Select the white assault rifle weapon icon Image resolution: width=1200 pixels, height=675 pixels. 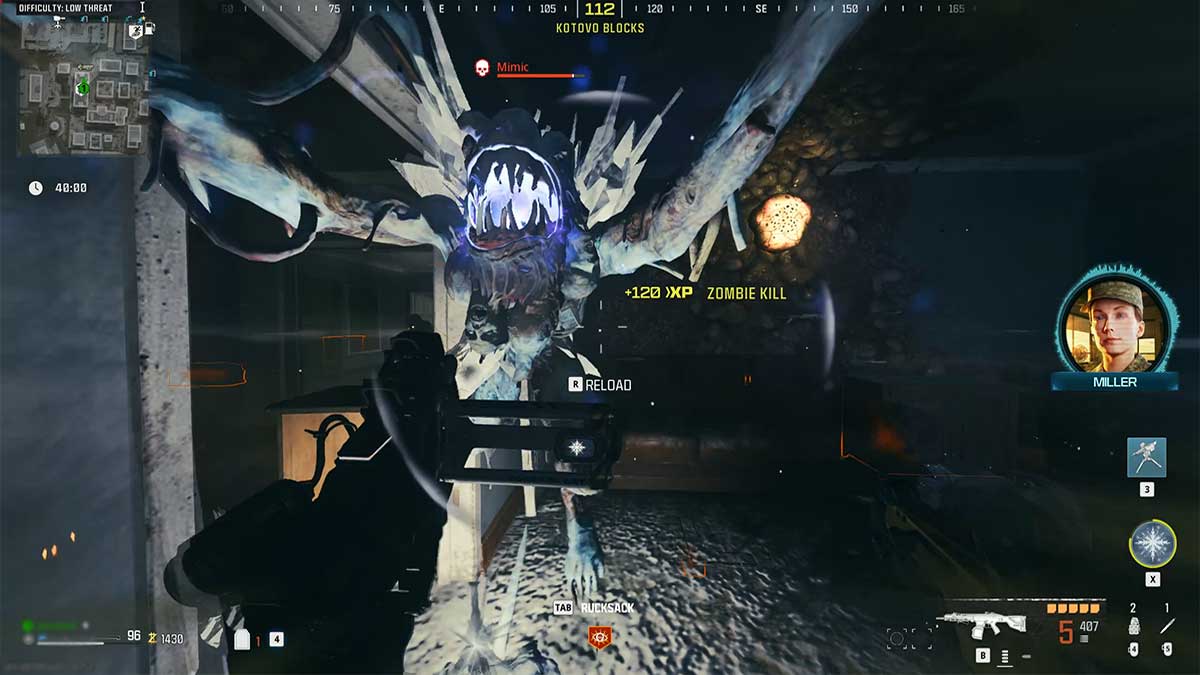pos(982,625)
